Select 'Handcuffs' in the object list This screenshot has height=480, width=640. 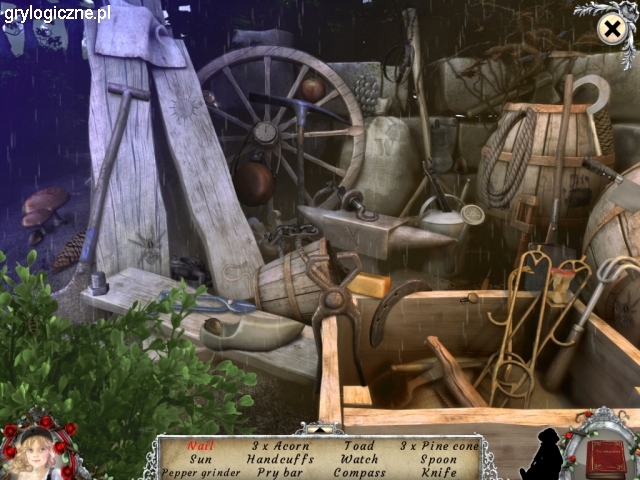280,459
